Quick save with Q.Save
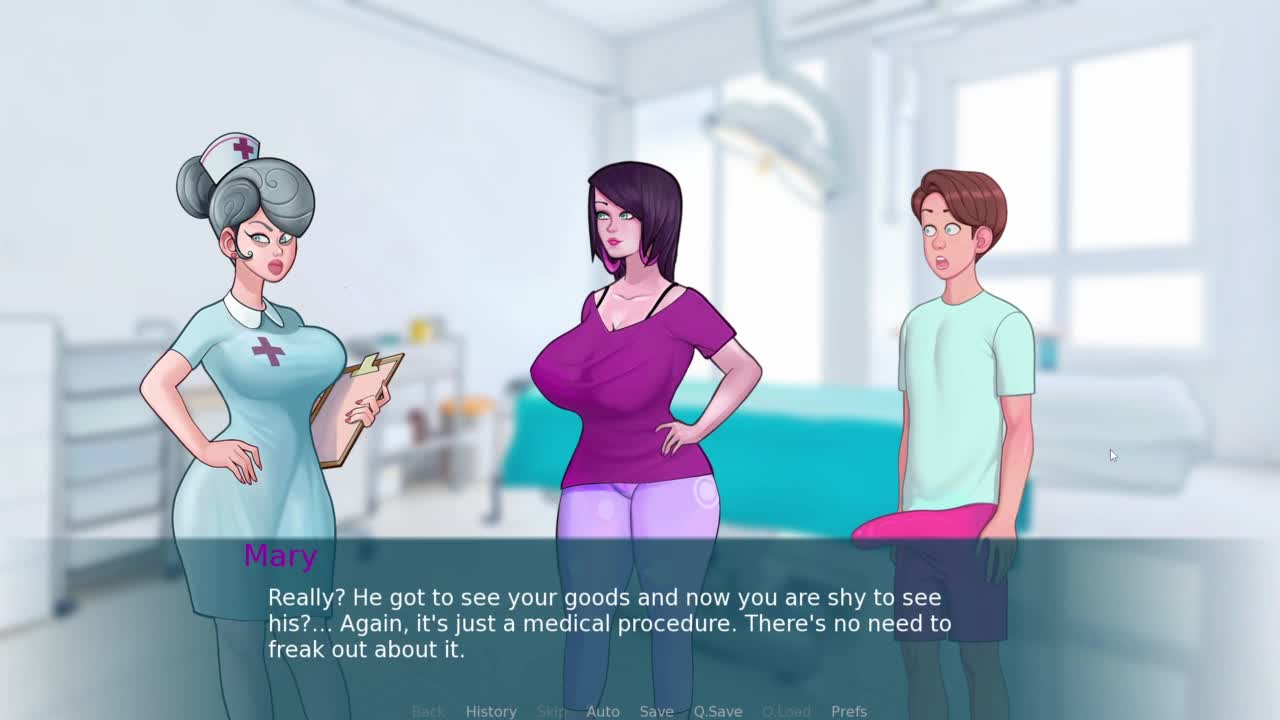The image size is (1280, 720). coord(718,711)
